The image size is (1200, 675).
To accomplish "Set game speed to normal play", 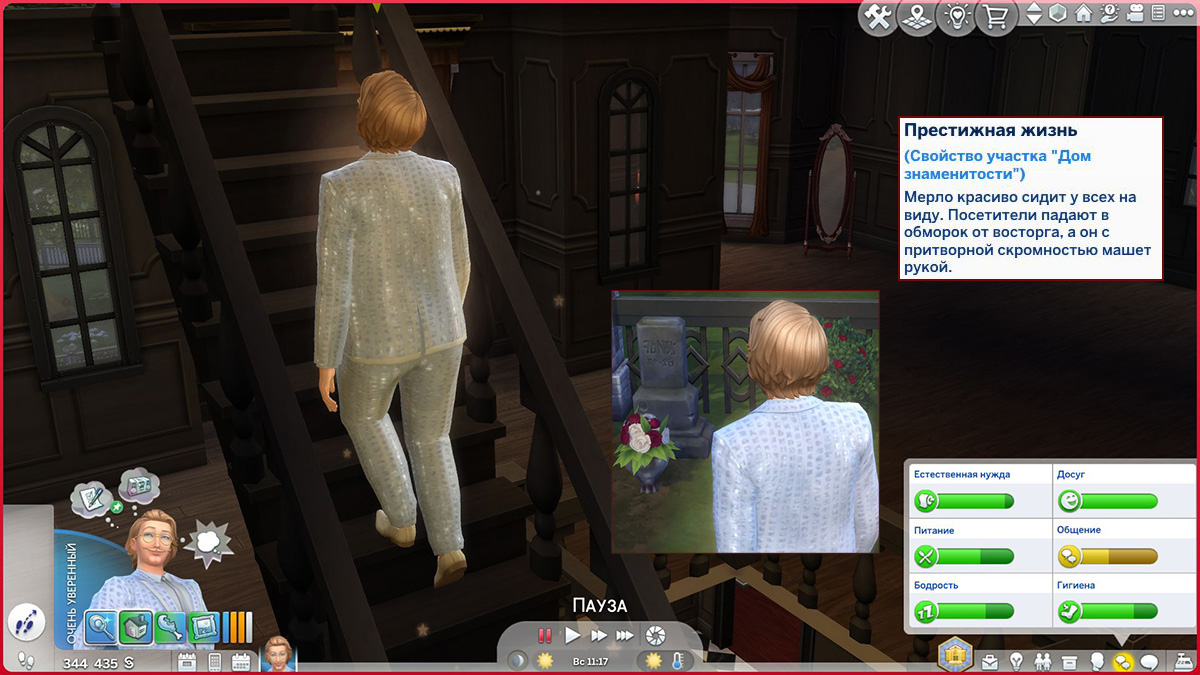I will (573, 635).
